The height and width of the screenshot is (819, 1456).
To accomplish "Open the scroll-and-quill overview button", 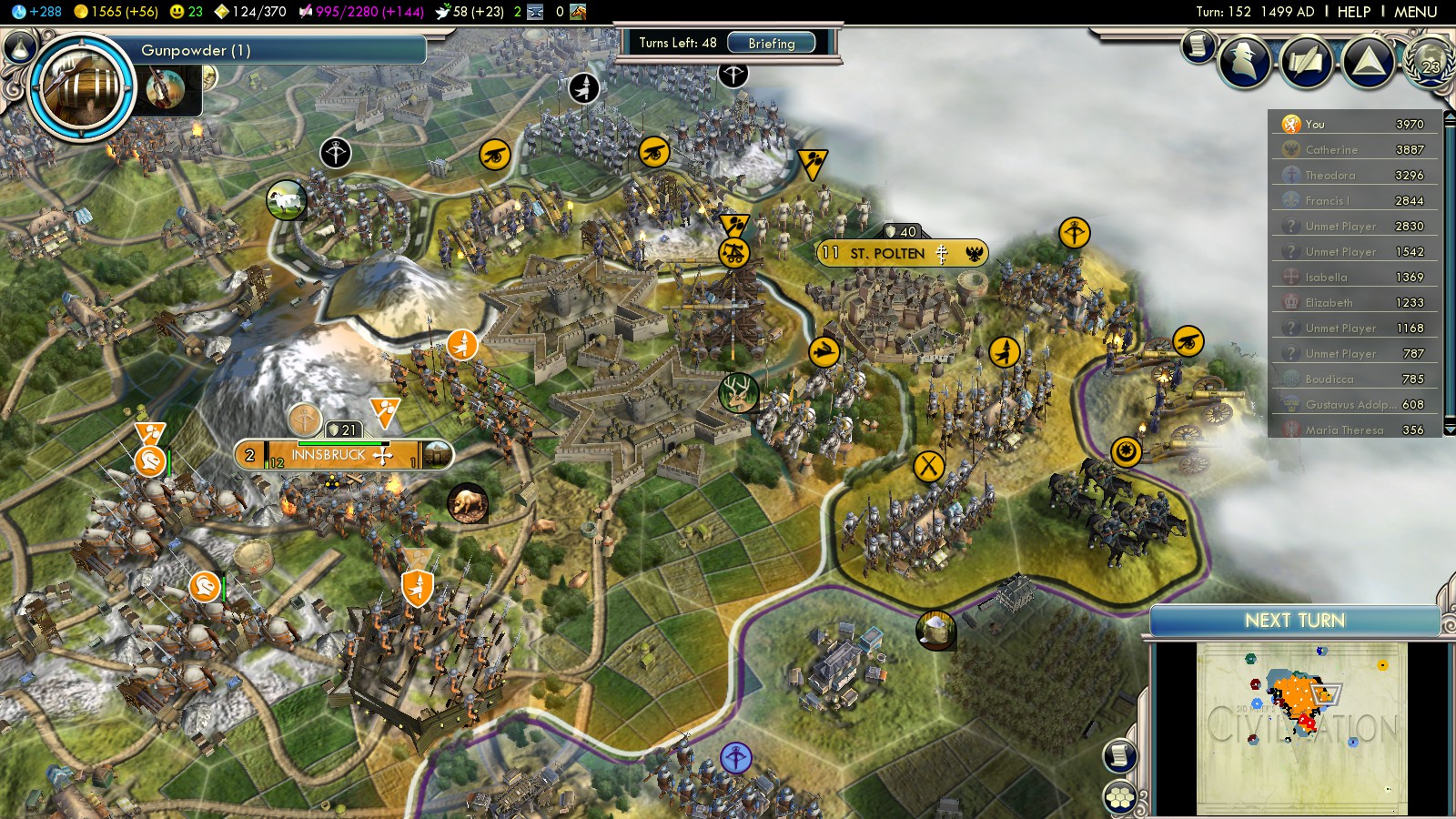I will pyautogui.click(x=1306, y=62).
